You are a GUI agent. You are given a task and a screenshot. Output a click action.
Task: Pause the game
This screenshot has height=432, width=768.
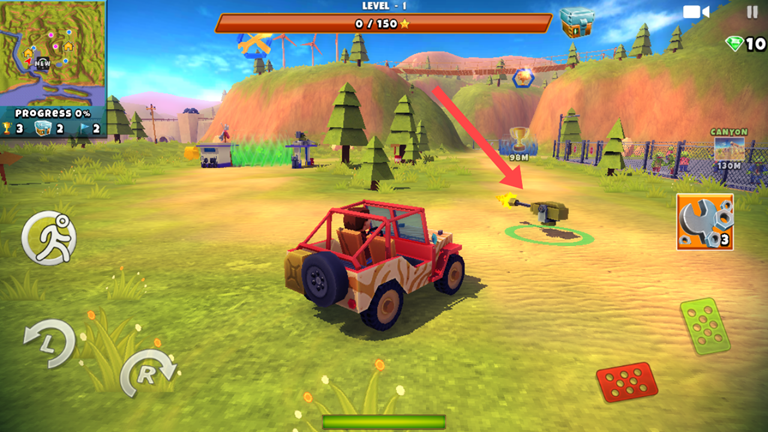[x=752, y=12]
